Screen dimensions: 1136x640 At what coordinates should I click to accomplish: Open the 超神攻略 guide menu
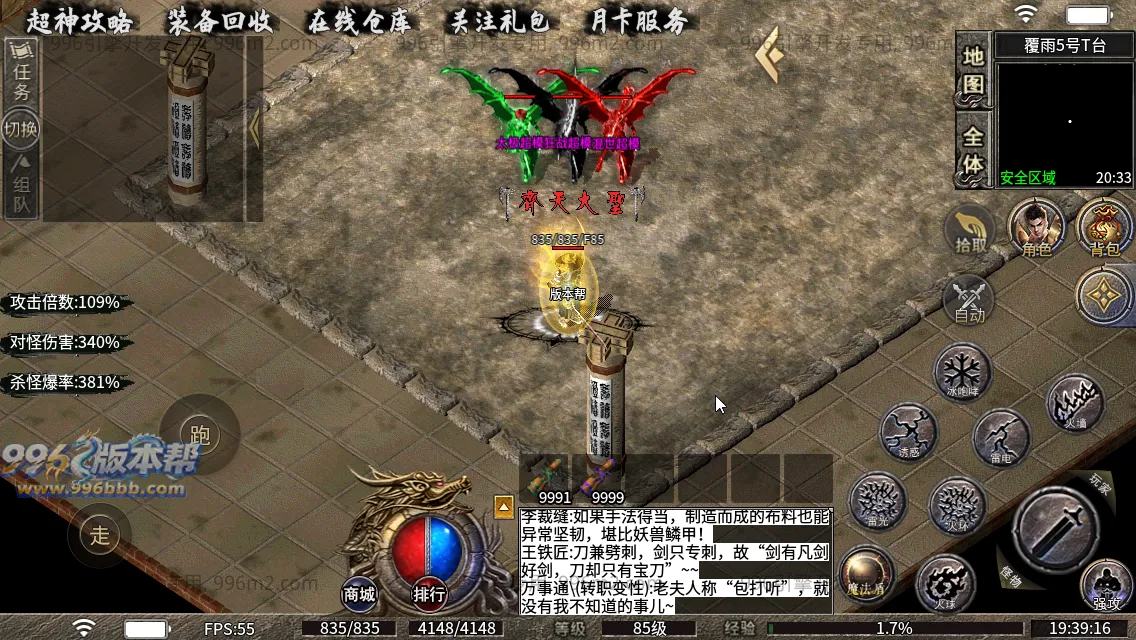[x=81, y=21]
